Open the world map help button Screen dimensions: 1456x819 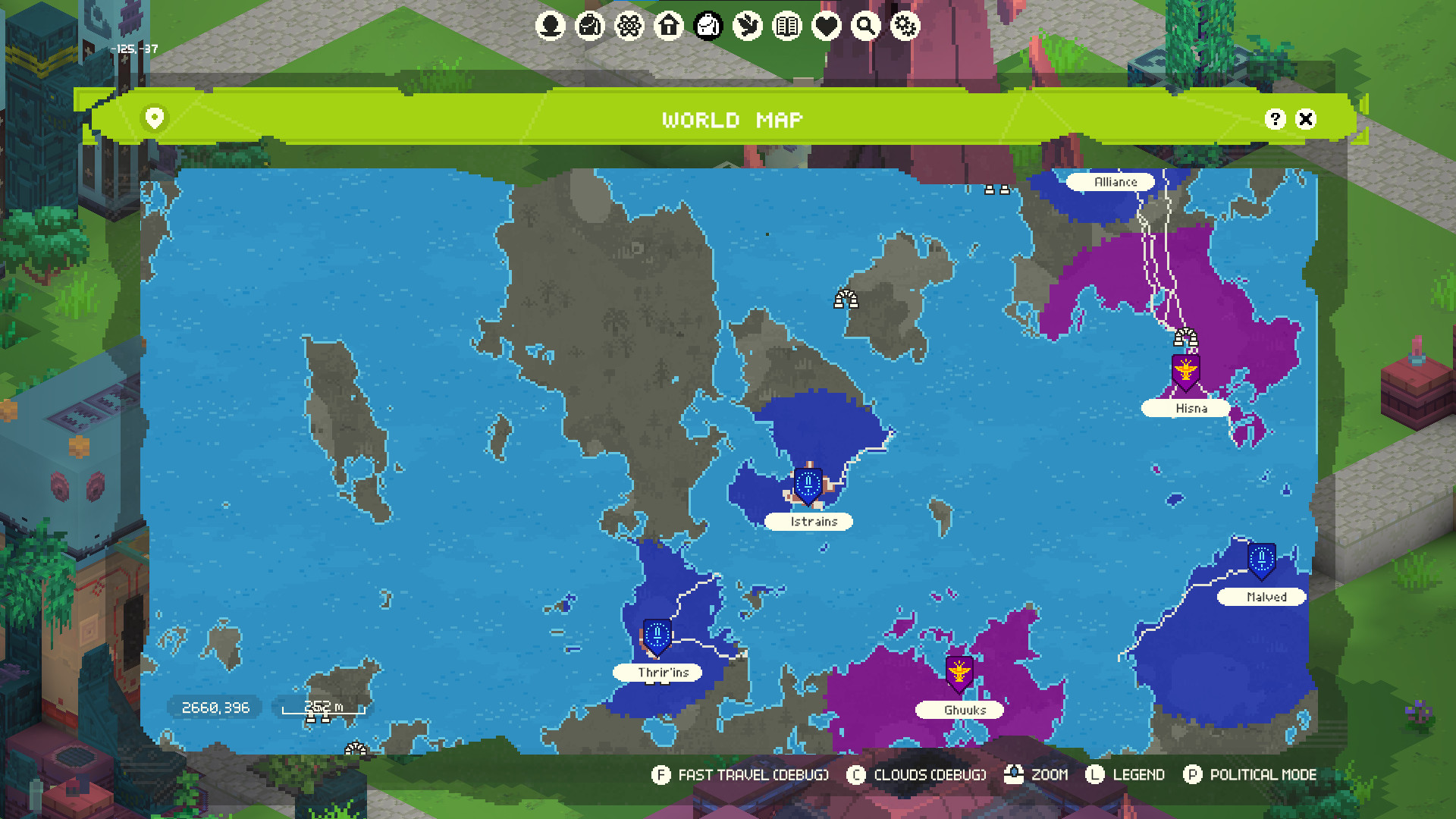(1275, 119)
